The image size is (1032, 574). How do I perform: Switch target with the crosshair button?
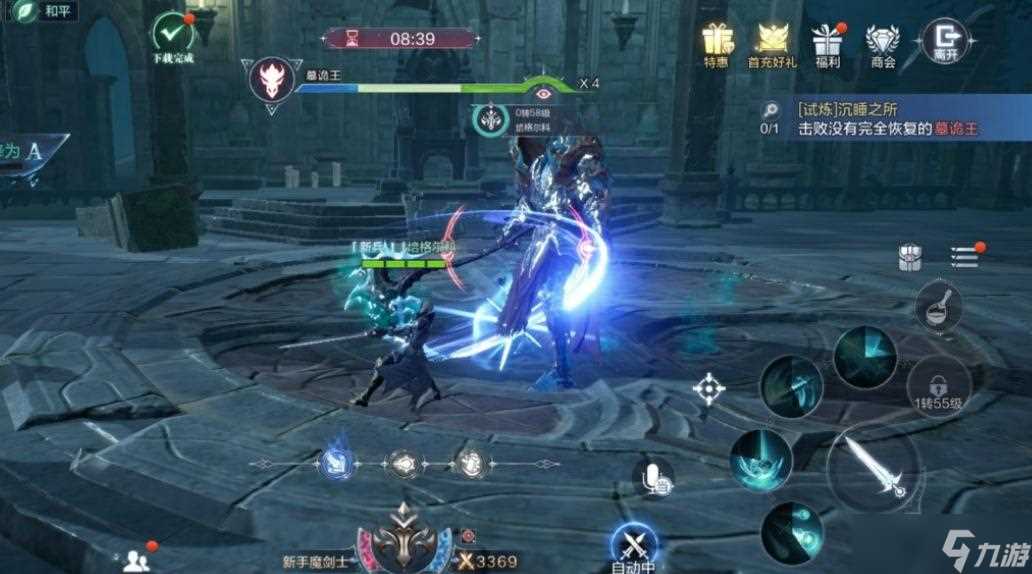coord(709,389)
